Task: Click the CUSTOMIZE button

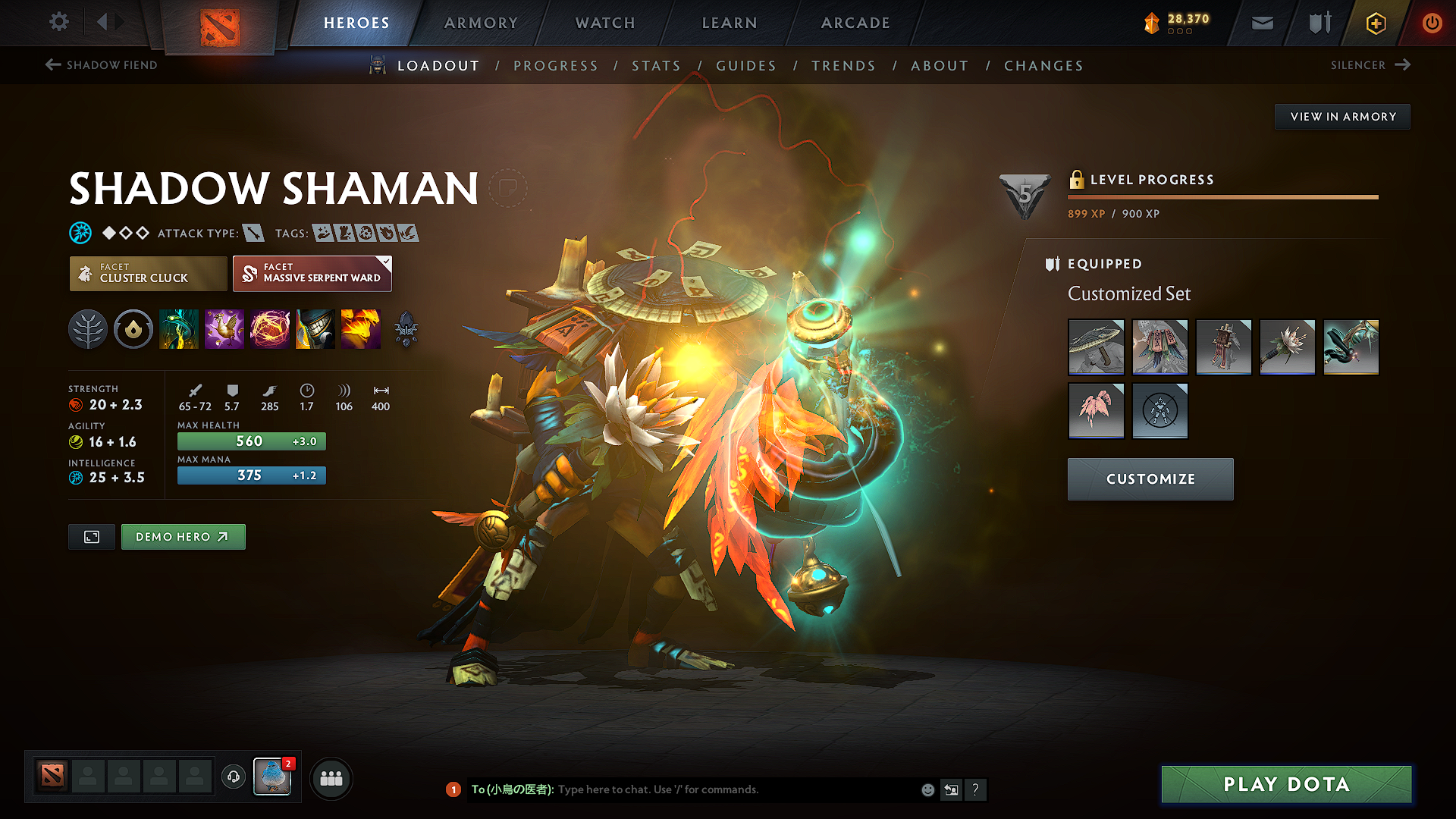Action: point(1150,479)
